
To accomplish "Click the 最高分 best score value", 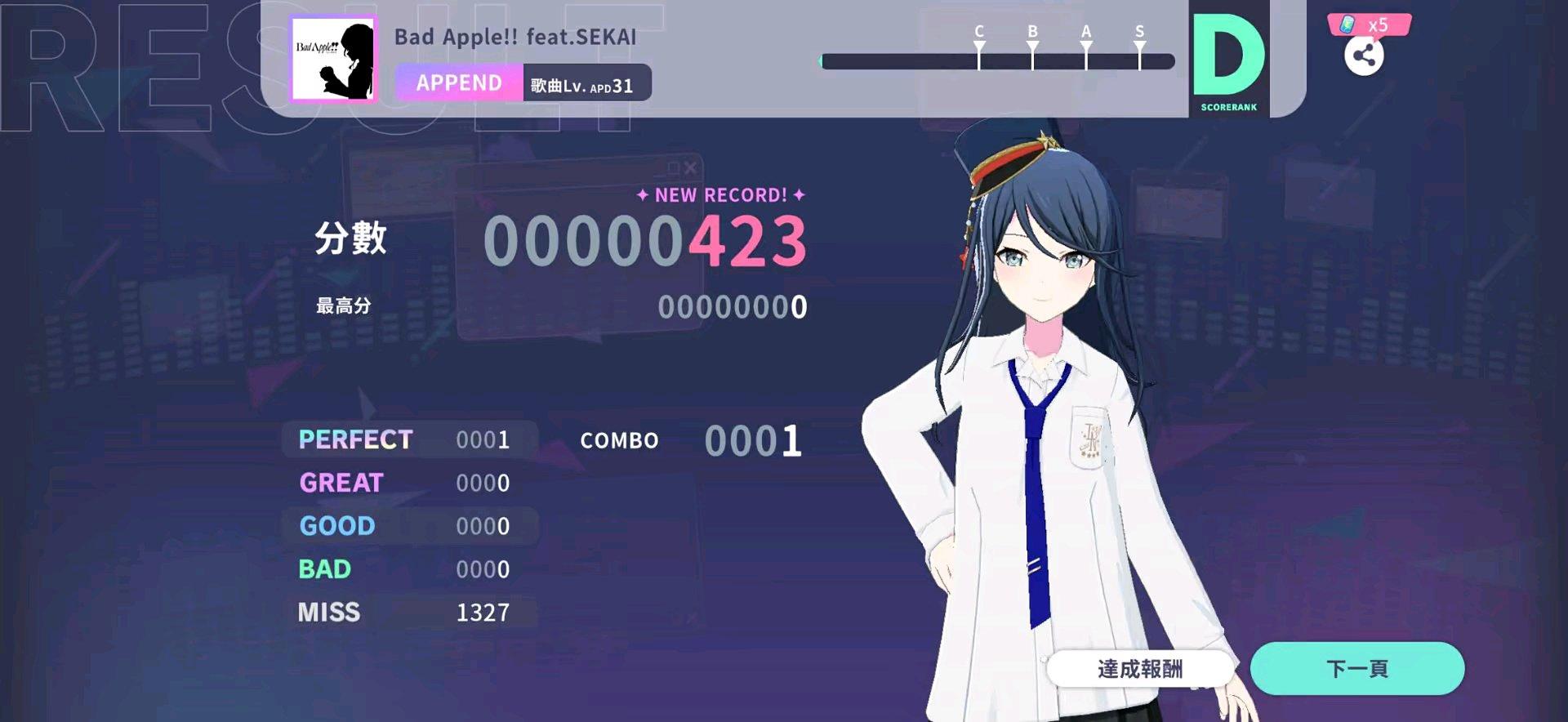I will coord(733,308).
